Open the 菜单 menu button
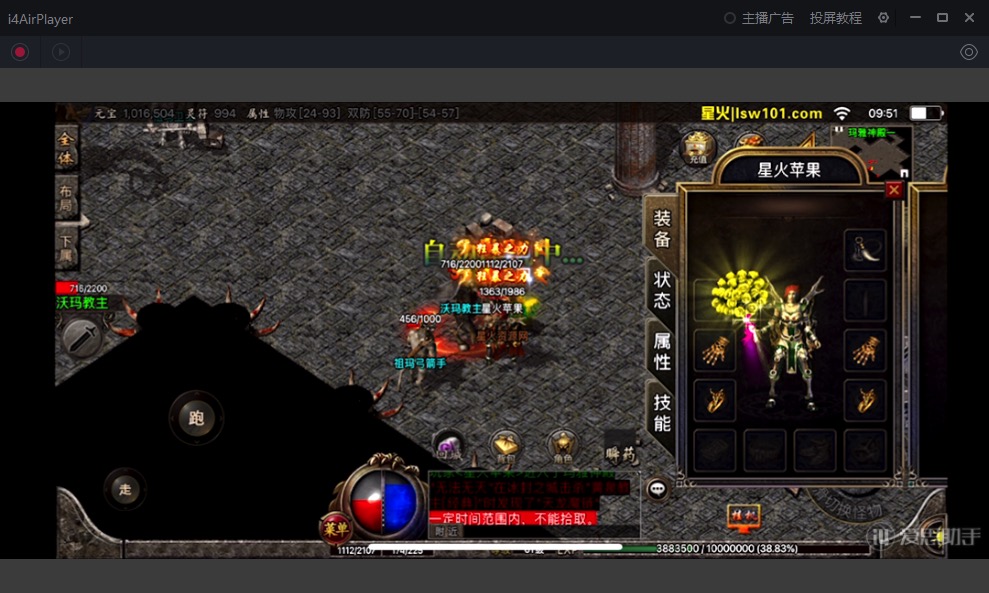This screenshot has height=593, width=989. (x=336, y=527)
